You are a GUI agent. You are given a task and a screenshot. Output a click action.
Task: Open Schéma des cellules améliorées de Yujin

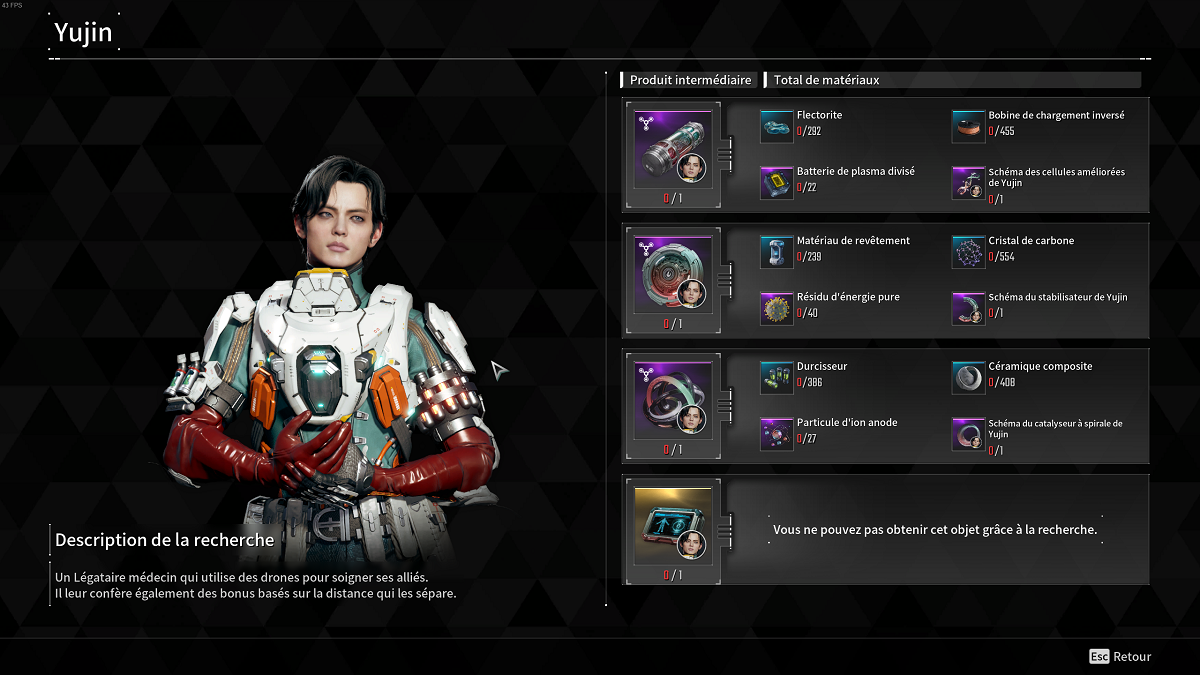coord(968,182)
